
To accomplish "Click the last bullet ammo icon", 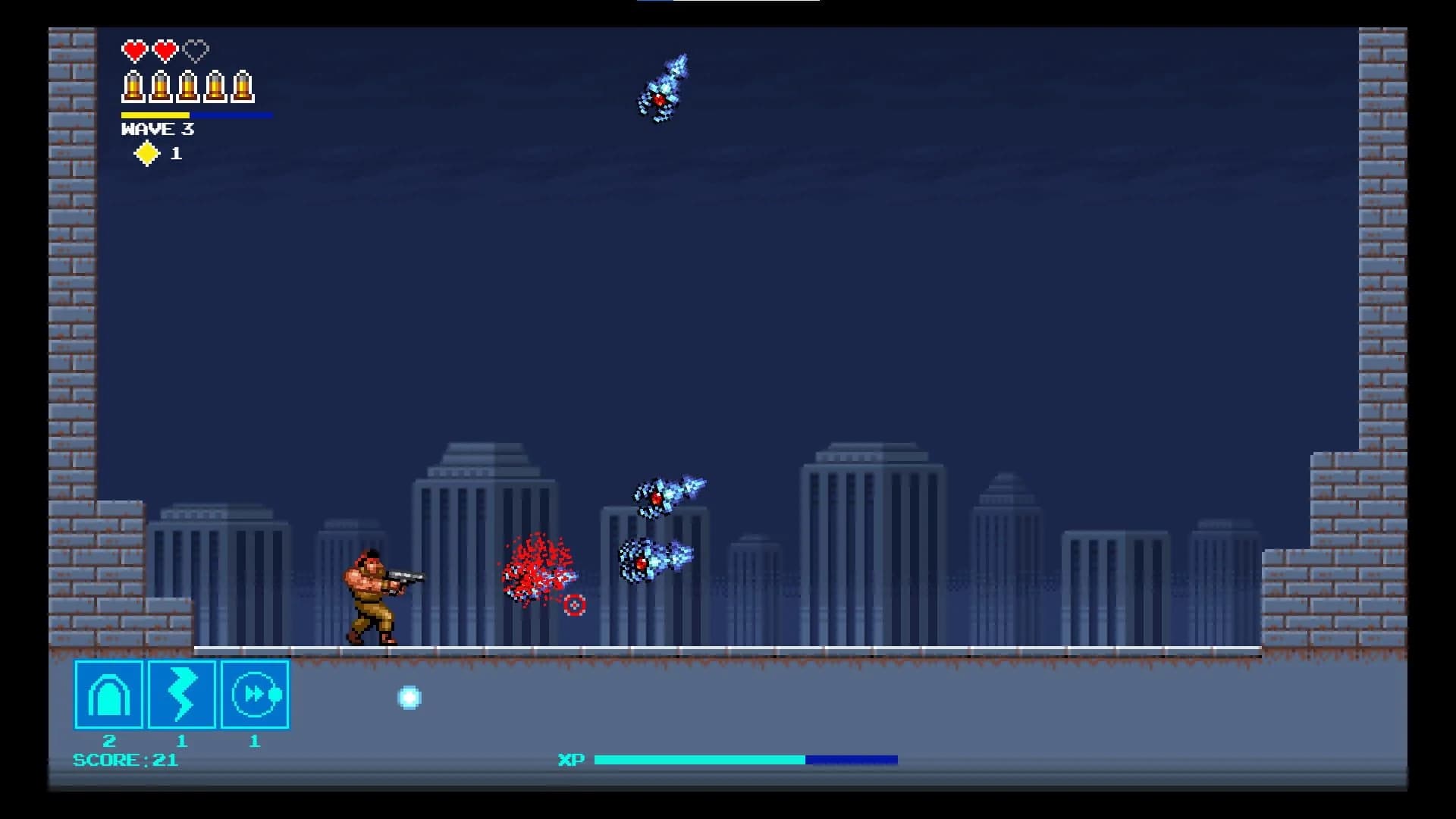I will (244, 86).
